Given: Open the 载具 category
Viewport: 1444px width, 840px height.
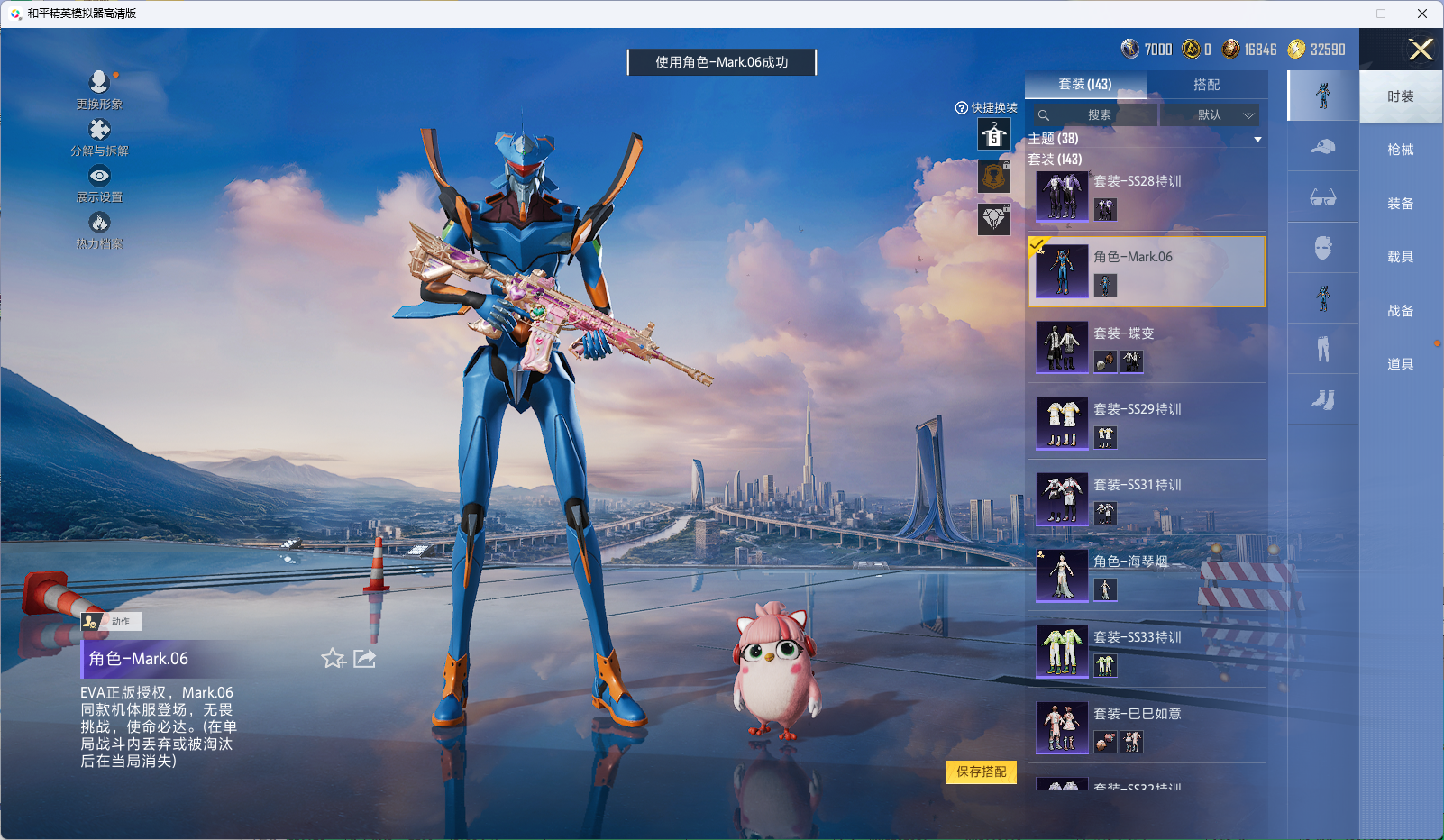Looking at the screenshot, I should tap(1400, 257).
